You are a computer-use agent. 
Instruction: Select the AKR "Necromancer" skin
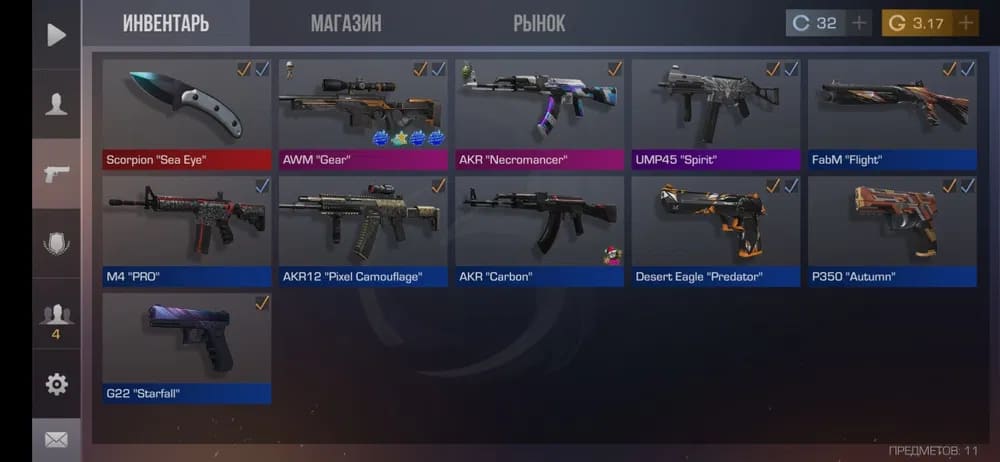[x=539, y=113]
